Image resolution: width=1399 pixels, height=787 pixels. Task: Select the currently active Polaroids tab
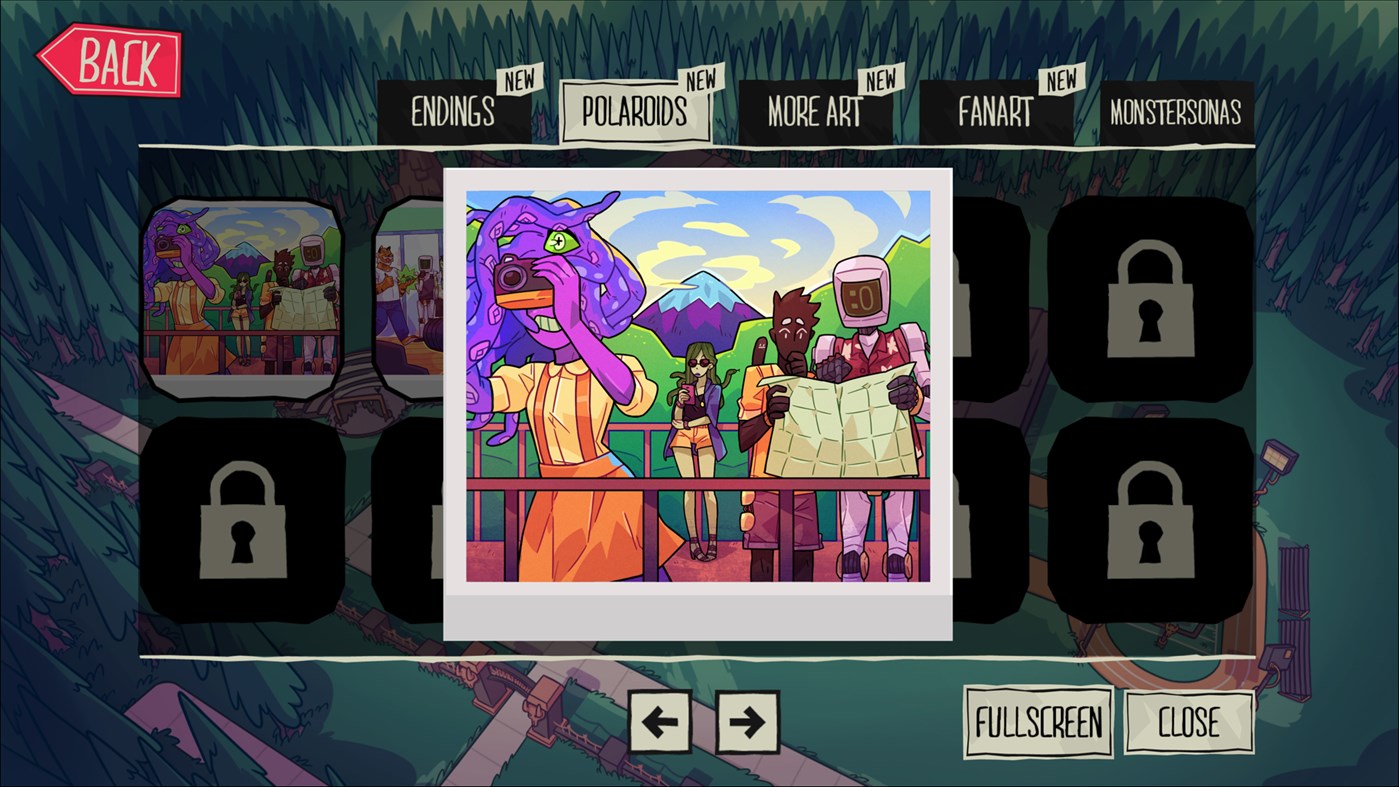[x=636, y=111]
